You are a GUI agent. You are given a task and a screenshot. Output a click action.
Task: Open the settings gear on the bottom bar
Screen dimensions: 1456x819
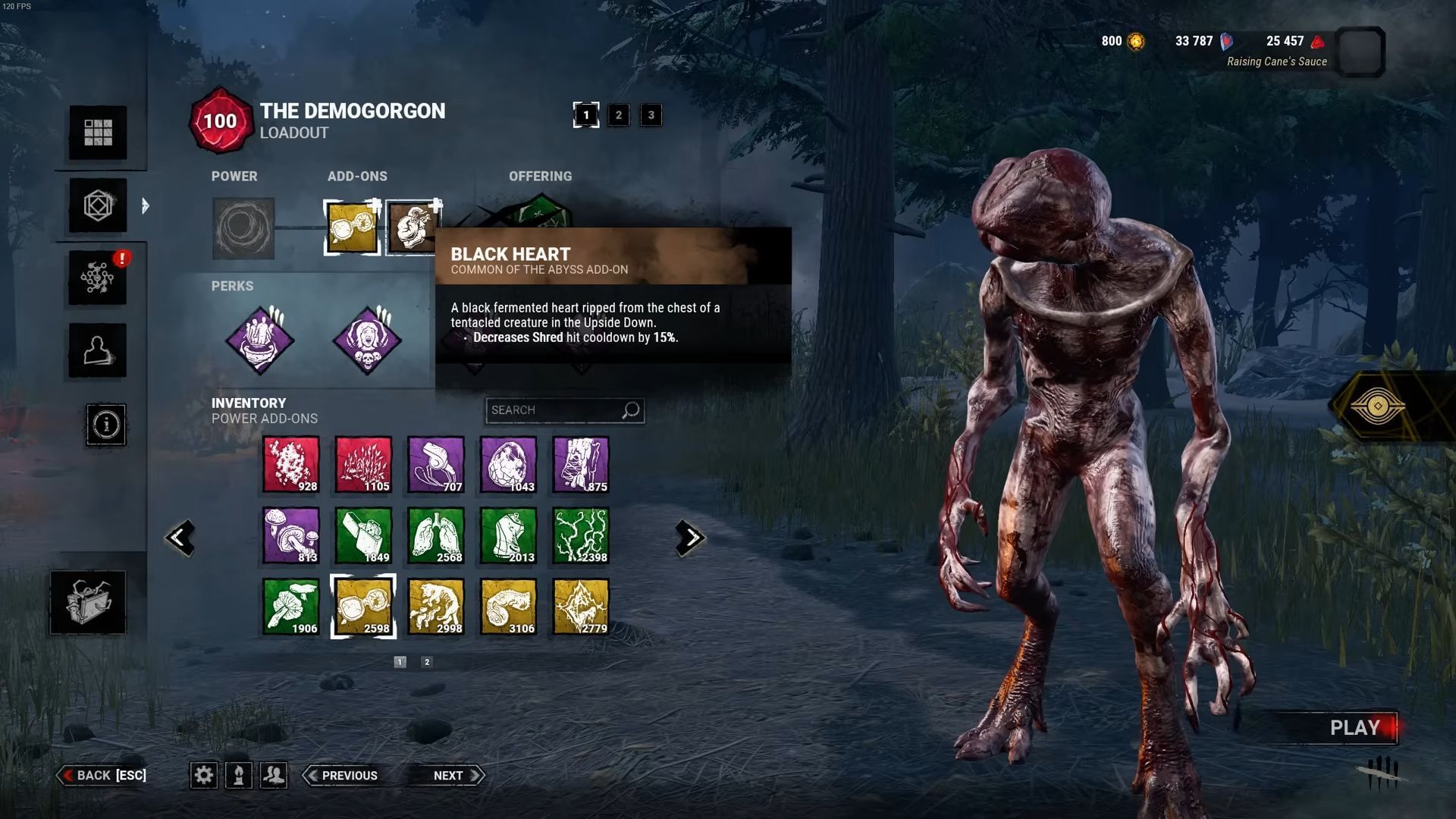click(x=203, y=775)
